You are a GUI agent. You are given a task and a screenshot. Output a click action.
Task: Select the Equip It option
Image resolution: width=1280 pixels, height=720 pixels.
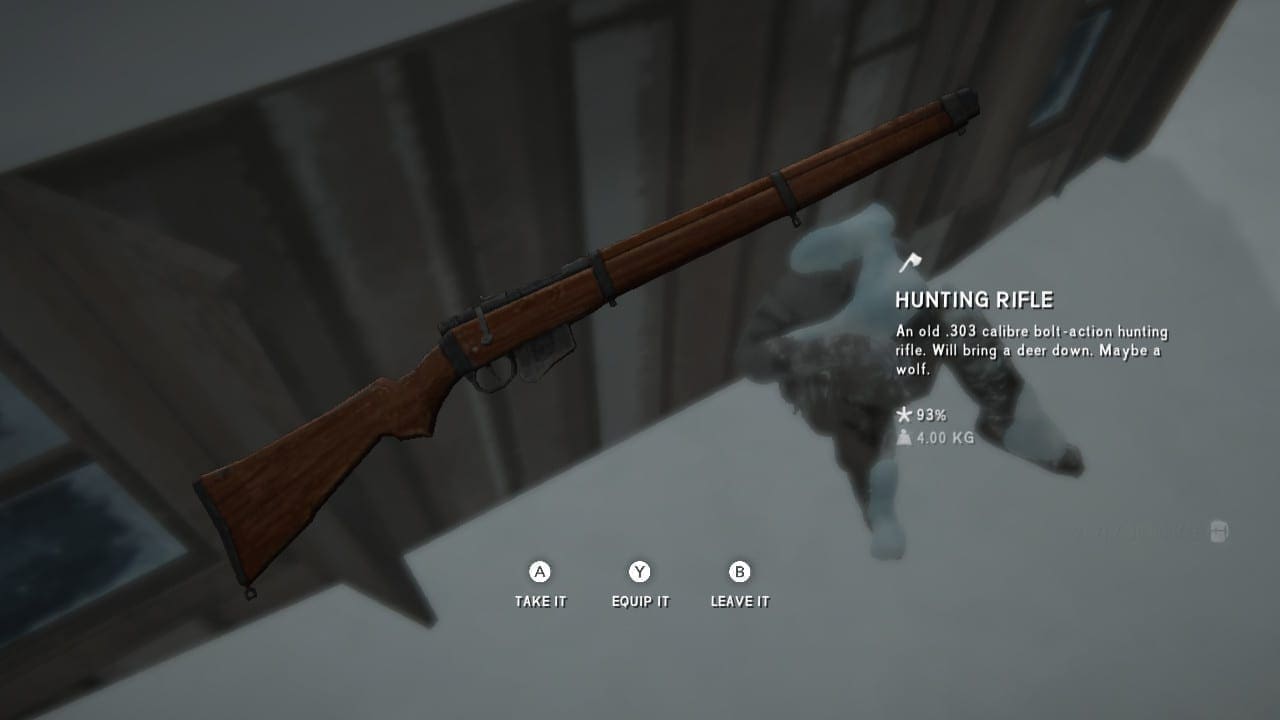click(x=640, y=585)
